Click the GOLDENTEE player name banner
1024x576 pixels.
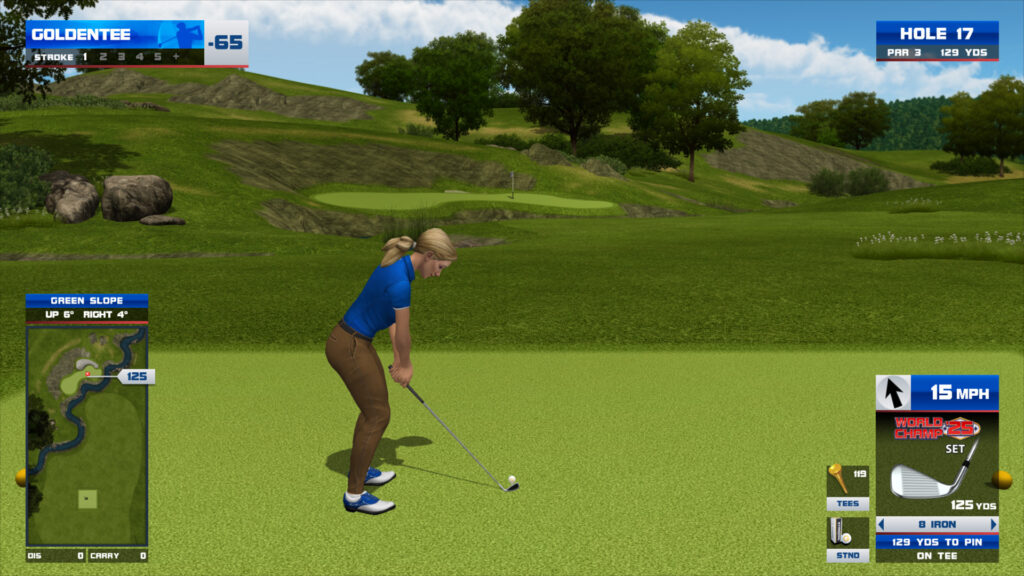click(115, 35)
